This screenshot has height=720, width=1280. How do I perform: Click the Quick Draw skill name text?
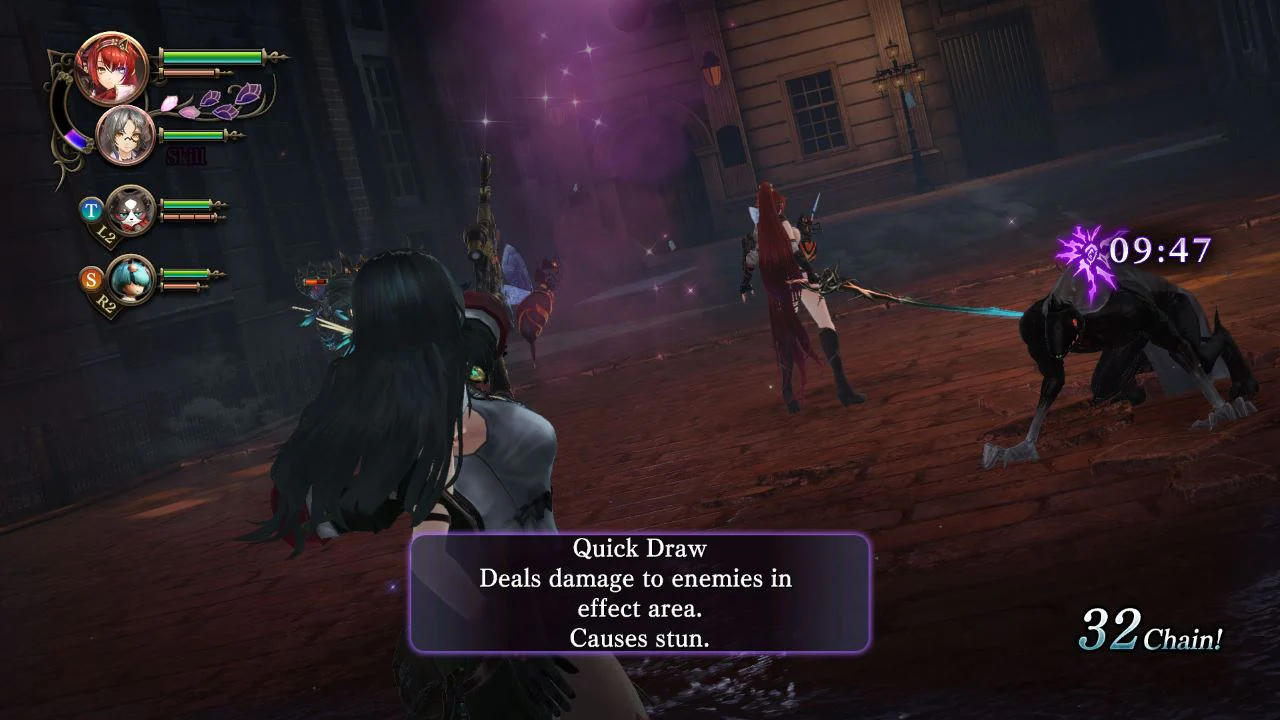coord(638,548)
